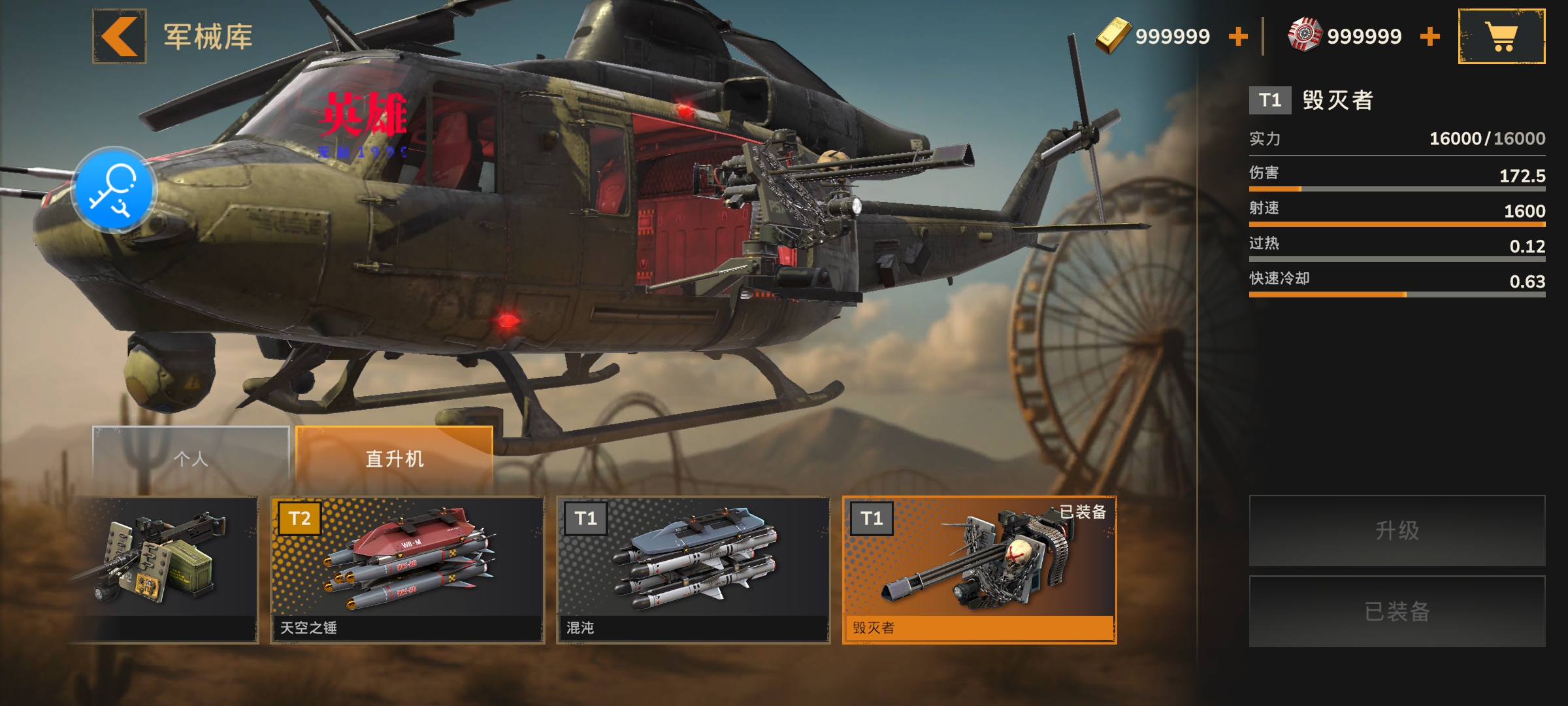
Task: Add more gold bars with plus button
Action: pos(1237,37)
